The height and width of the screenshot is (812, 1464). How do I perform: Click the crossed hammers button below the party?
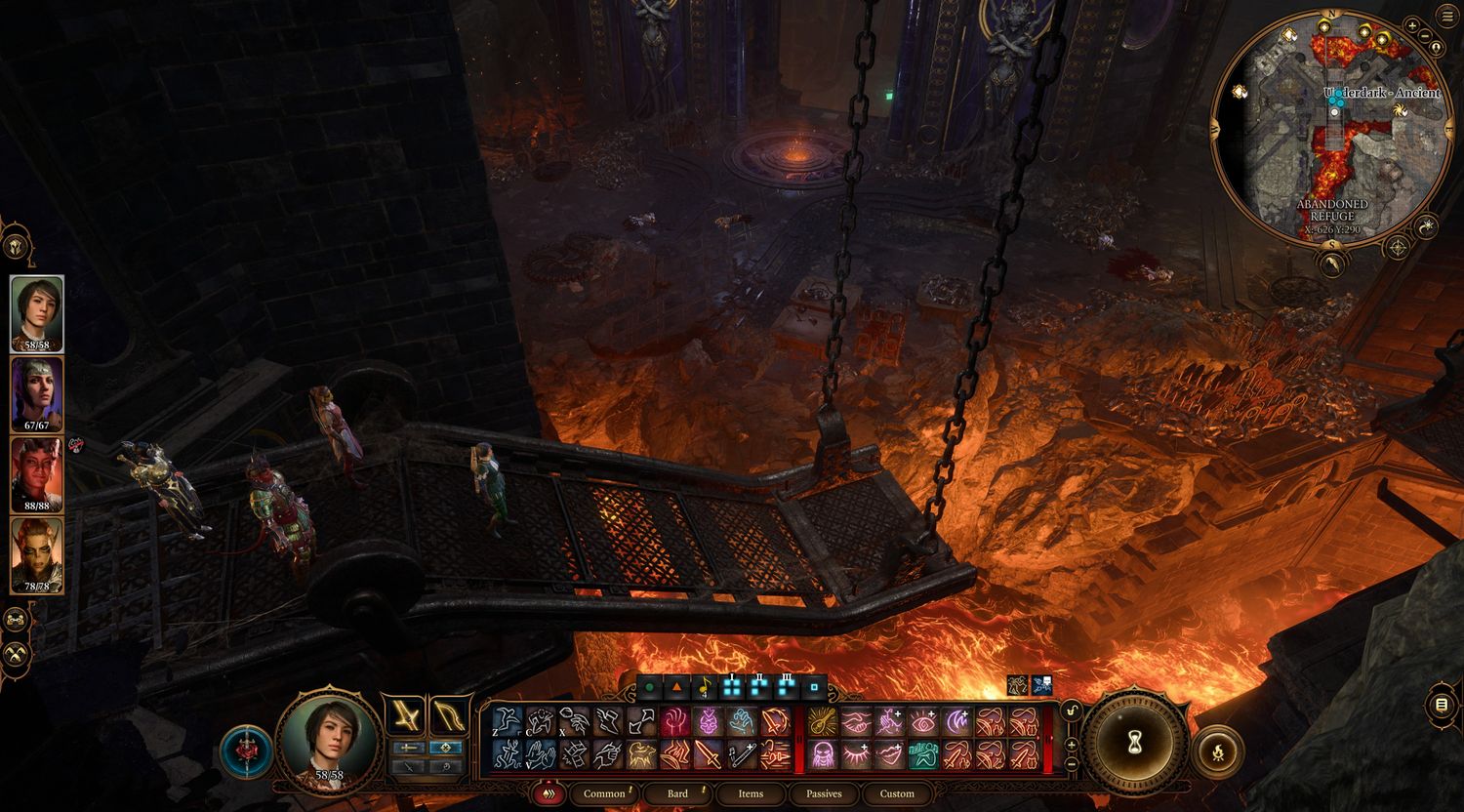[16, 654]
